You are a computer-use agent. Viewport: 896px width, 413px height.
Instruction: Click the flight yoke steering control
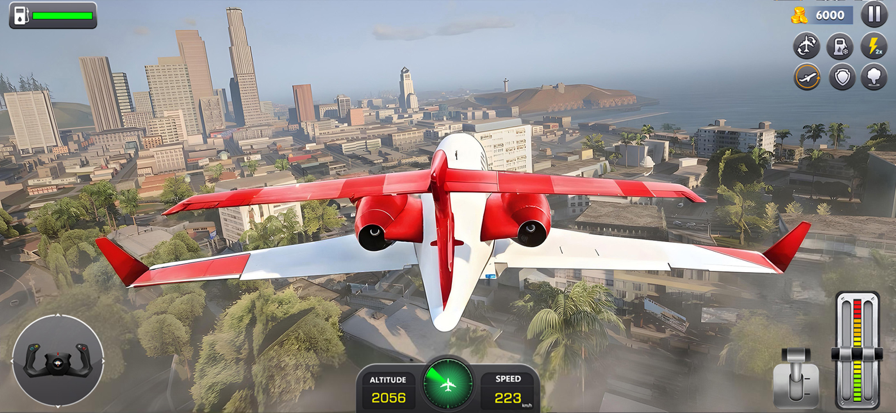point(58,360)
